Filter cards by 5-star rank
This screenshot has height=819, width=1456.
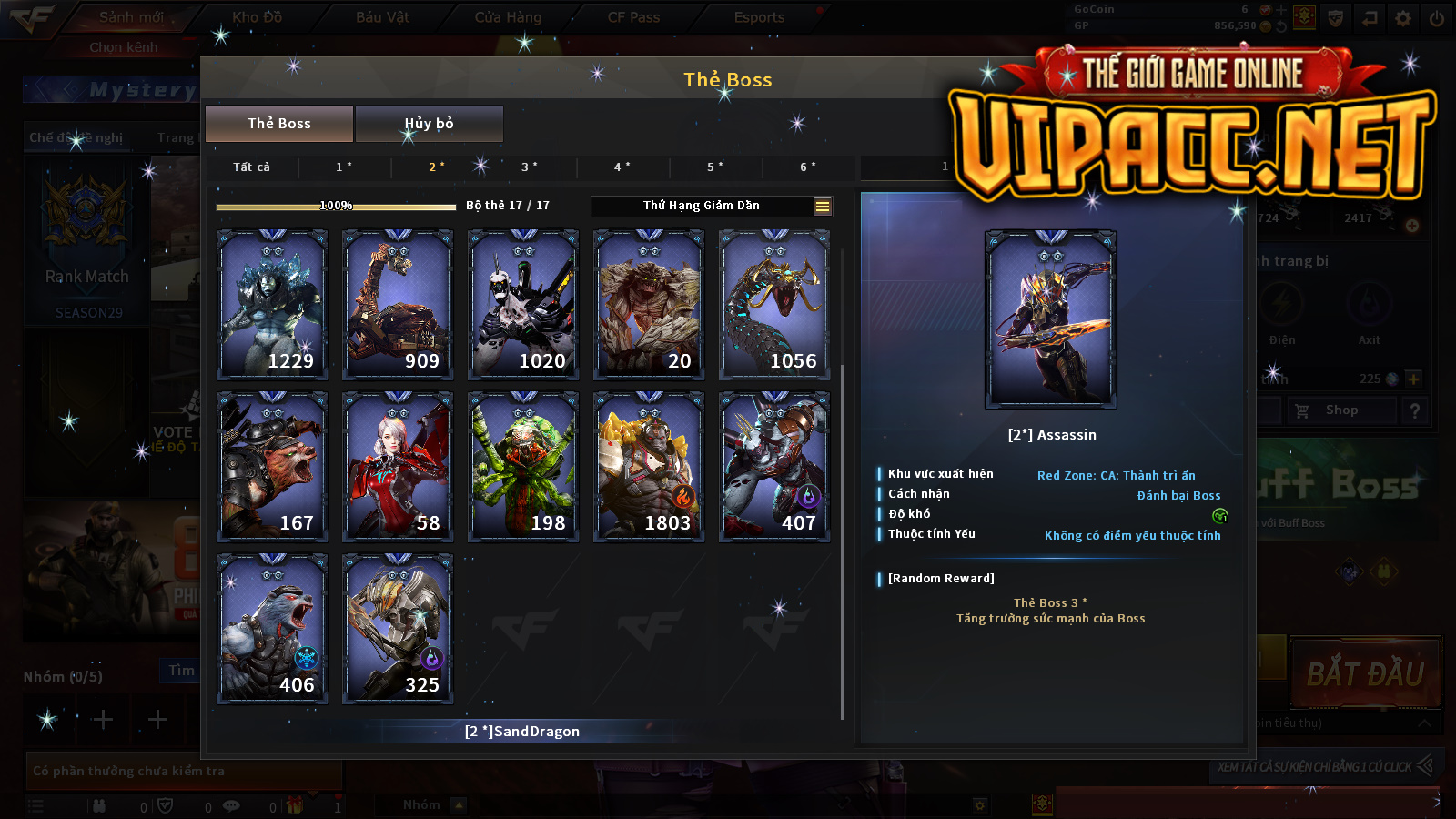715,167
